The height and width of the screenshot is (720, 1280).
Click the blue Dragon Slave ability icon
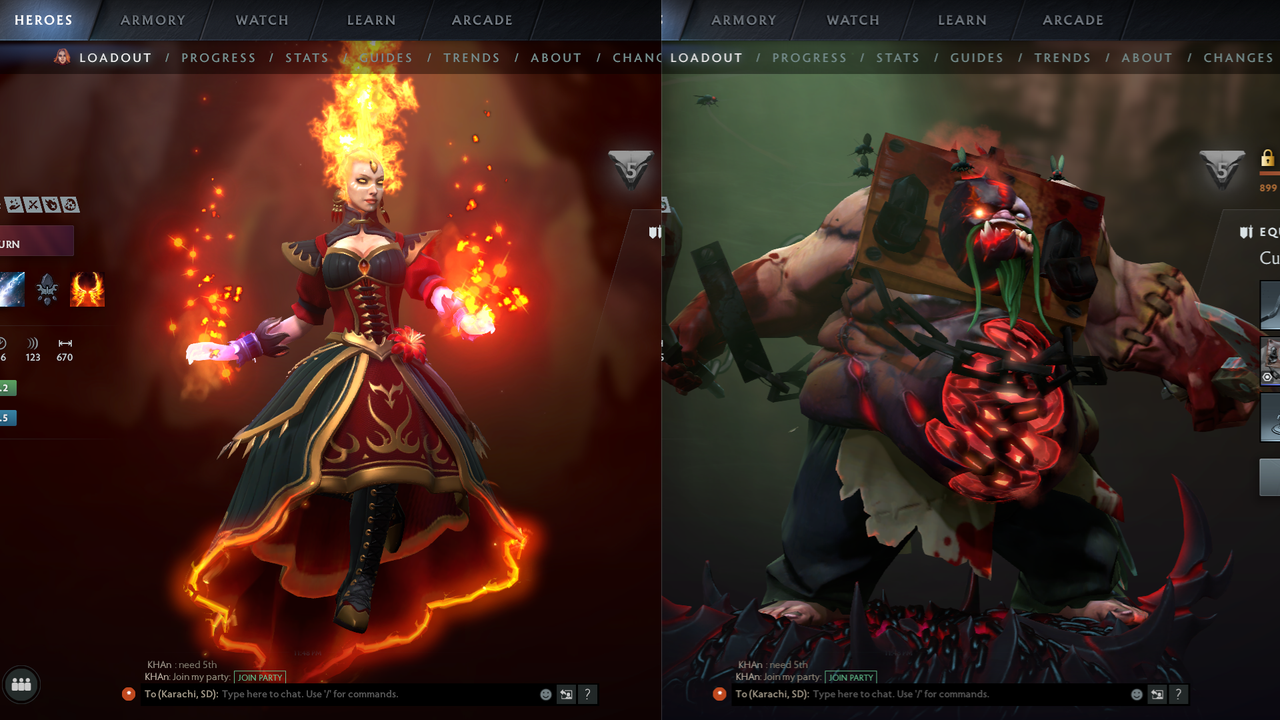[12, 290]
